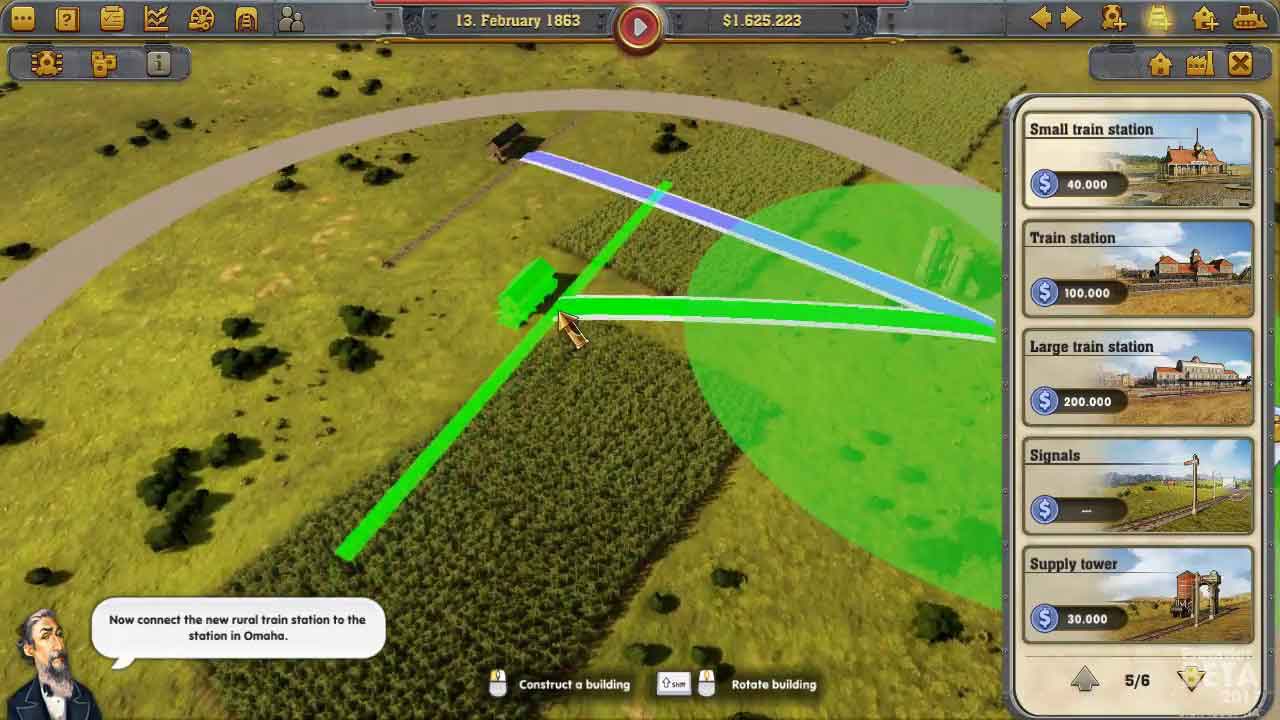Open the people silhouettes icon
This screenshot has width=1280, height=720.
click(x=291, y=18)
